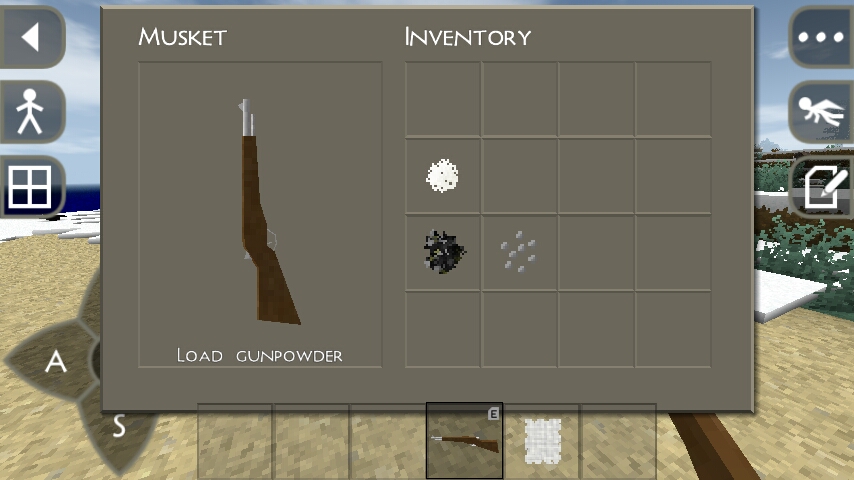The image size is (854, 480).
Task: Open the three-dots more options menu
Action: click(x=822, y=38)
